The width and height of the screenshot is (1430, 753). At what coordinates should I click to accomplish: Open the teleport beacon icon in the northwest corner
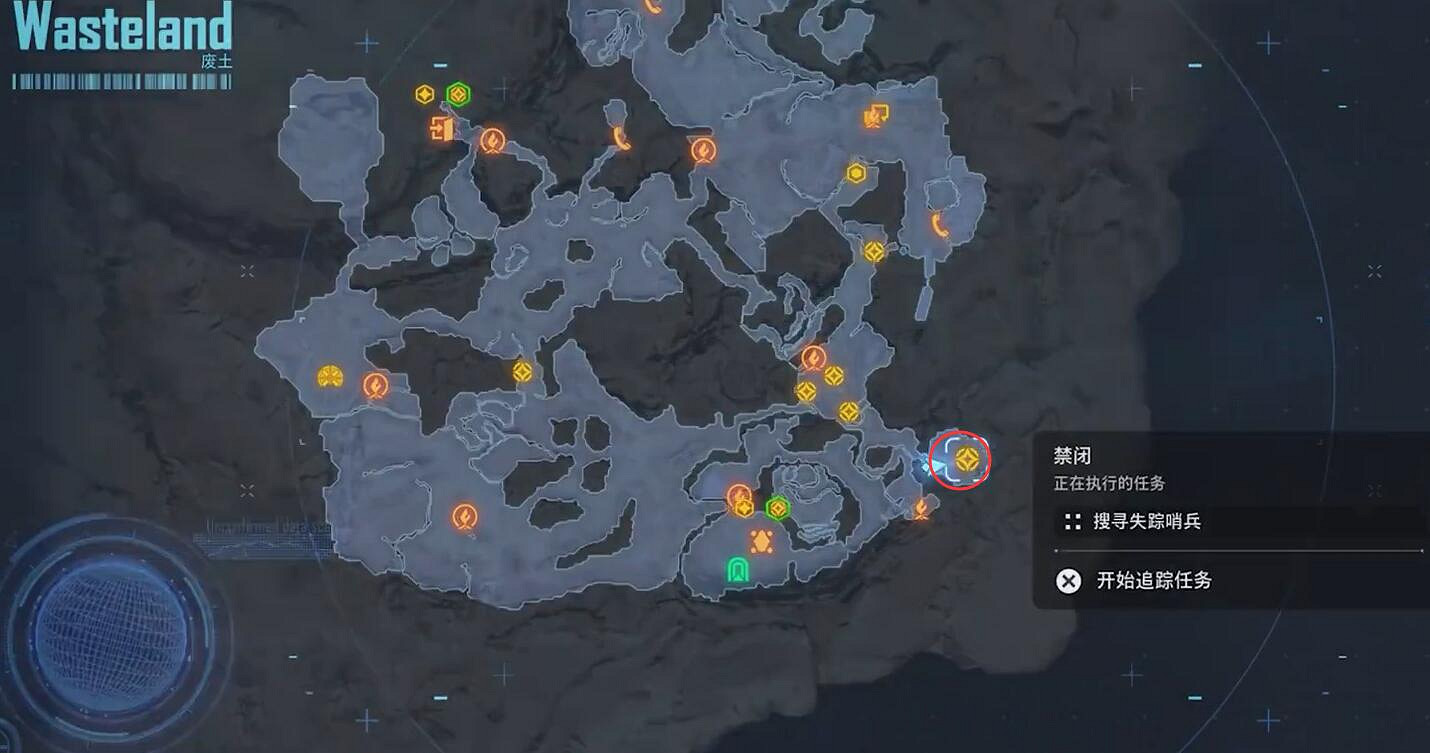click(x=443, y=129)
